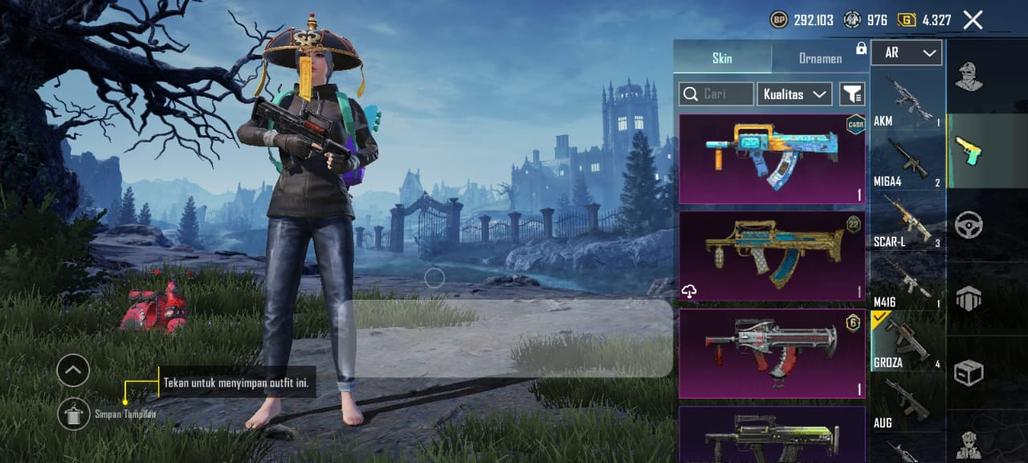Open the funnel filter options
The width and height of the screenshot is (1028, 463).
click(851, 94)
